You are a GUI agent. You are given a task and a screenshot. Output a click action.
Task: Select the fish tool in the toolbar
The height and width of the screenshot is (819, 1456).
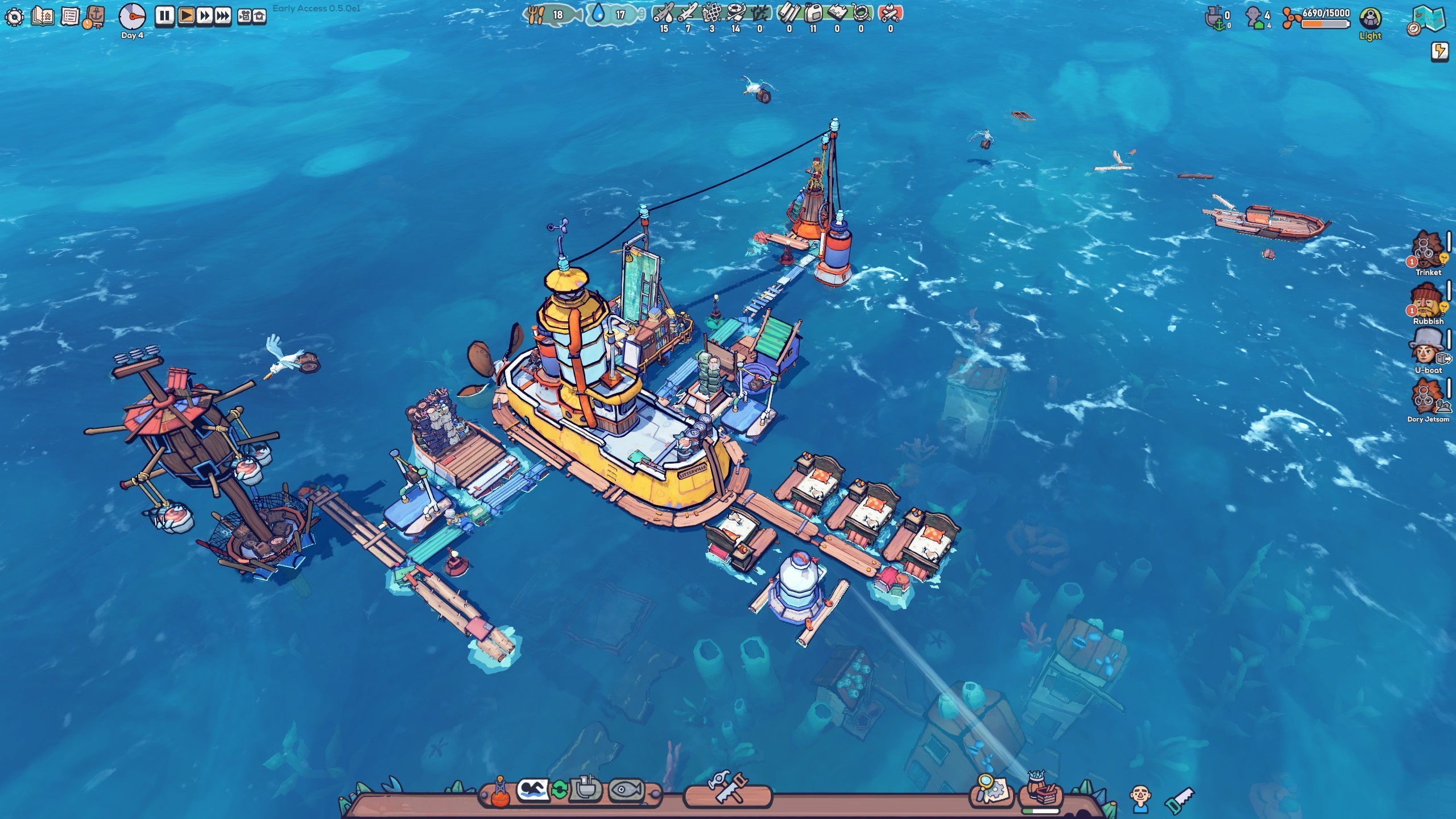click(x=626, y=790)
